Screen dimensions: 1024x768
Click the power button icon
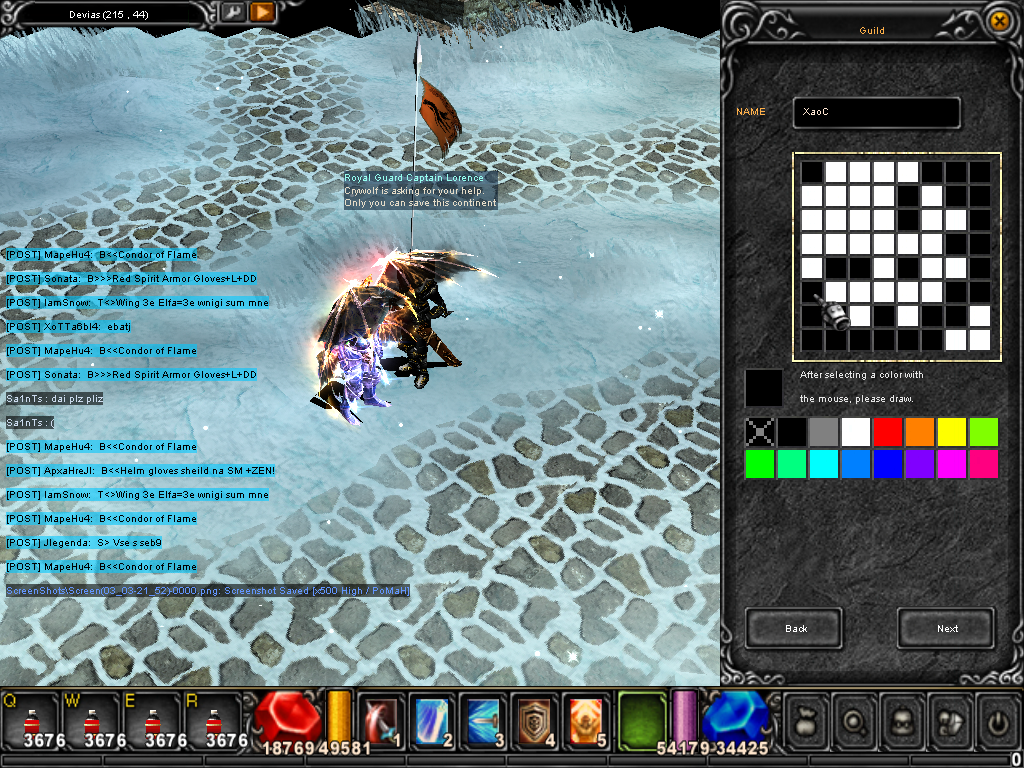pyautogui.click(x=997, y=719)
